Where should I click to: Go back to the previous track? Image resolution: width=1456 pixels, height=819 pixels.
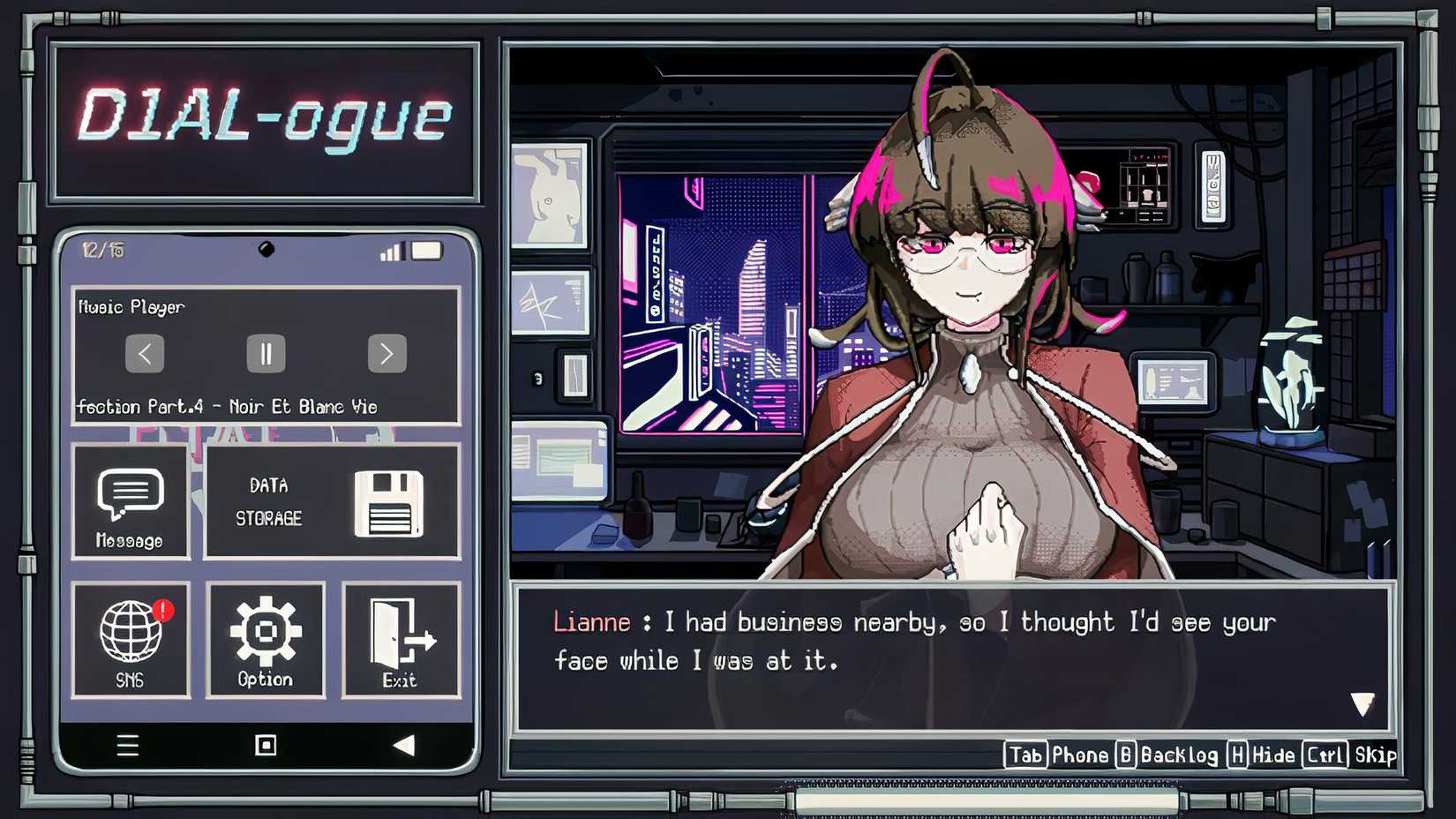(x=146, y=353)
